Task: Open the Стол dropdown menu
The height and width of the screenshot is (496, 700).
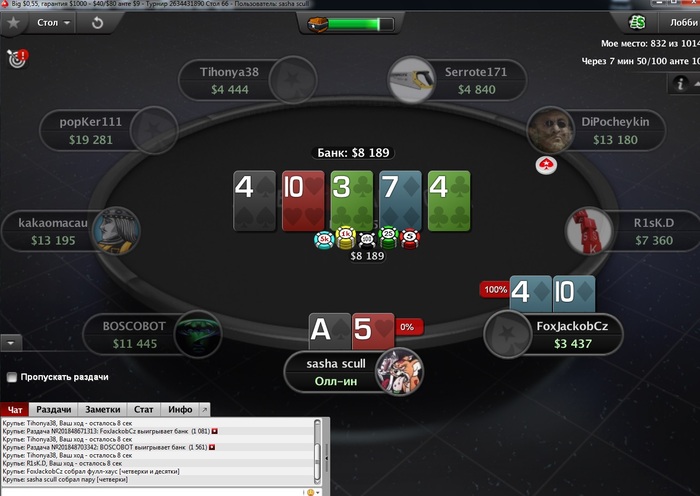Action: [x=52, y=22]
